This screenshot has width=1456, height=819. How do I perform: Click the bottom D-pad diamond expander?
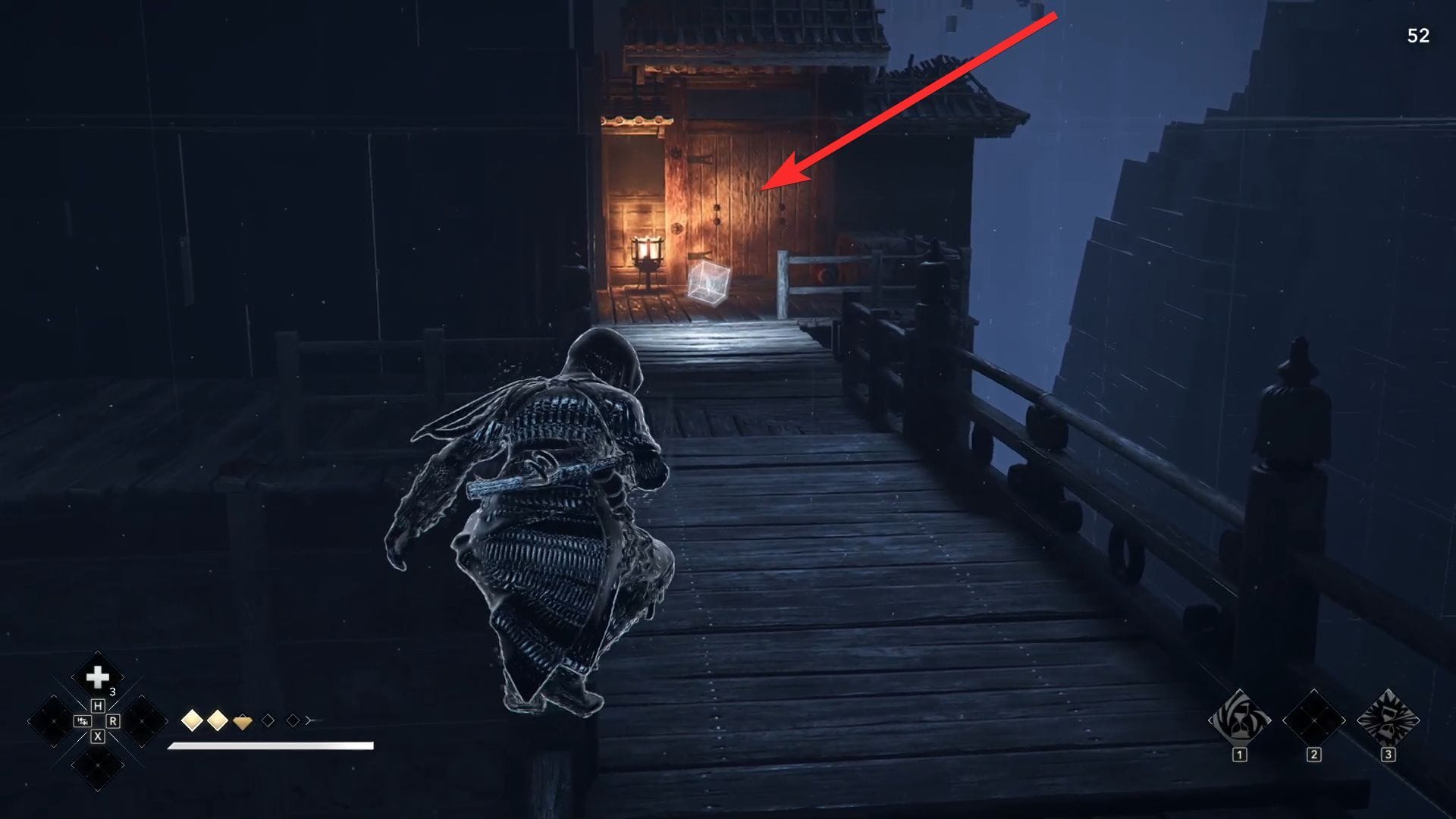click(97, 765)
